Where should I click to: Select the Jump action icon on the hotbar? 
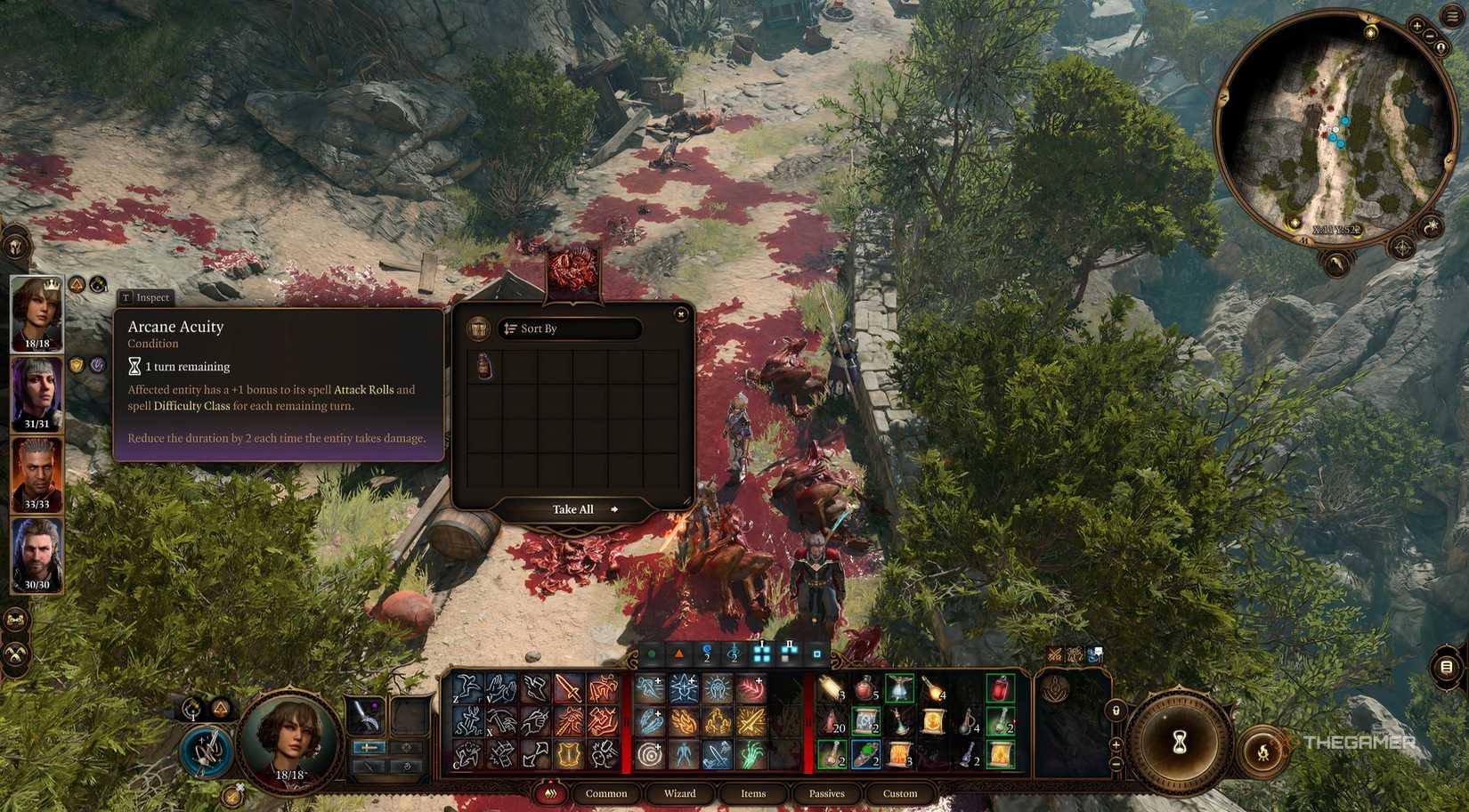pos(468,691)
